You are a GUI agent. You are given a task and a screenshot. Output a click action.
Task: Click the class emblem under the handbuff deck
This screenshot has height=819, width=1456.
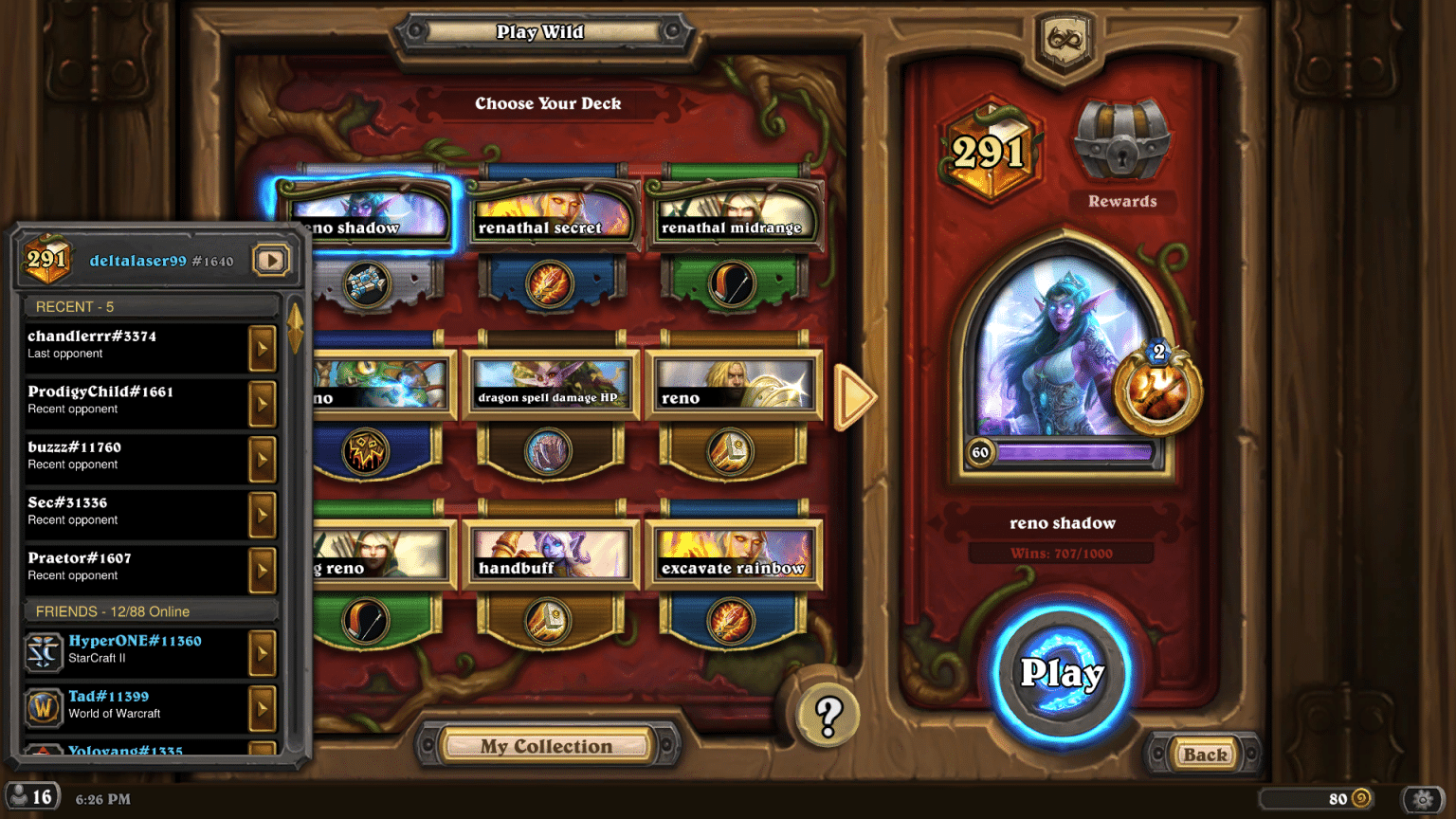point(550,621)
